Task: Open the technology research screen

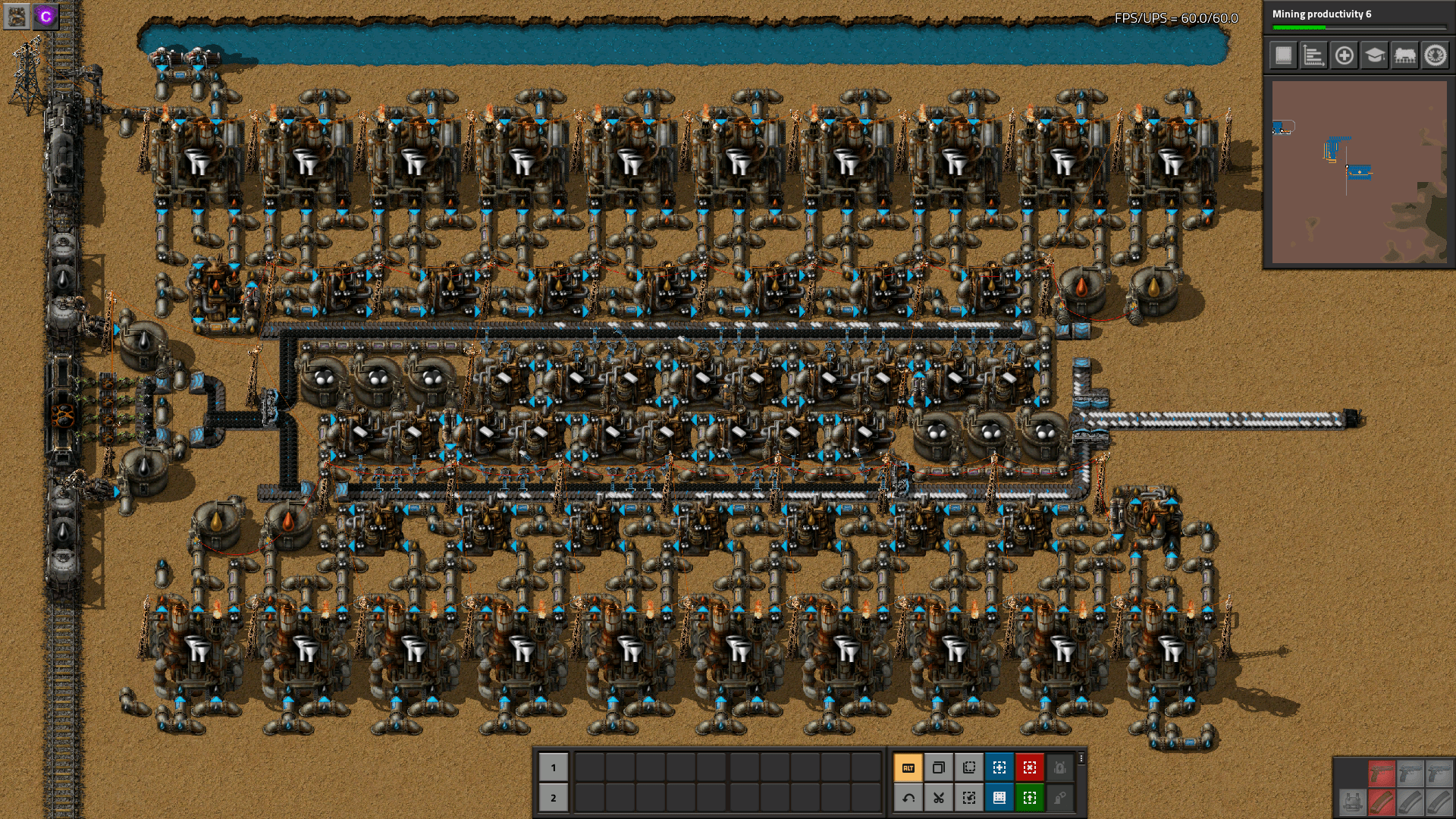Action: point(1375,55)
